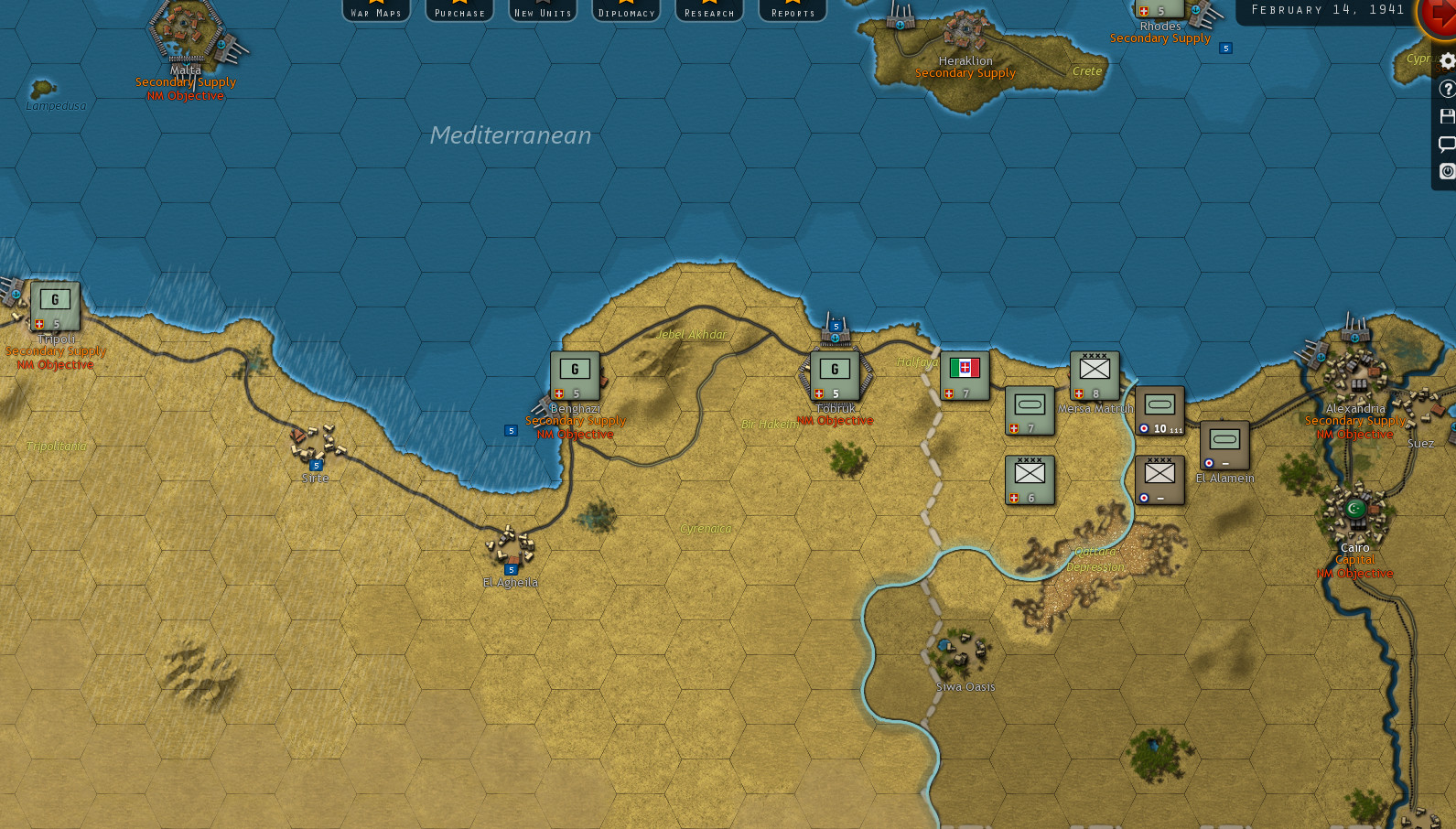Switch to the Research screen

708,10
